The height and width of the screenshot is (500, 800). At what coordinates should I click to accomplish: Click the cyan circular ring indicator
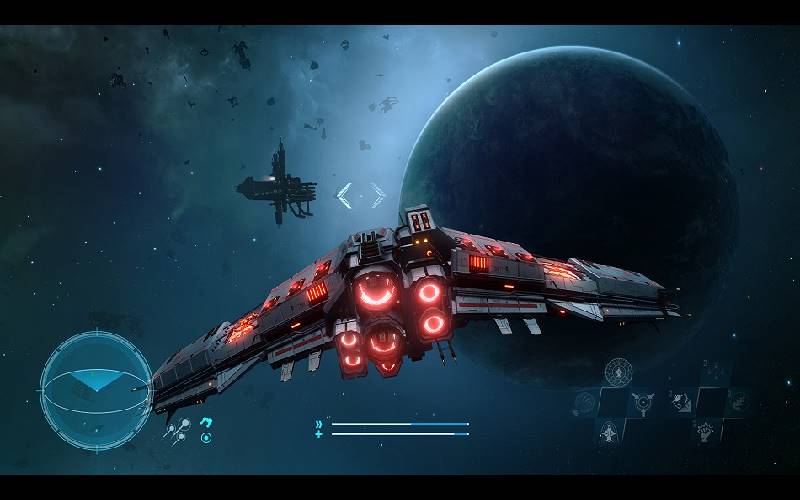[x=206, y=437]
